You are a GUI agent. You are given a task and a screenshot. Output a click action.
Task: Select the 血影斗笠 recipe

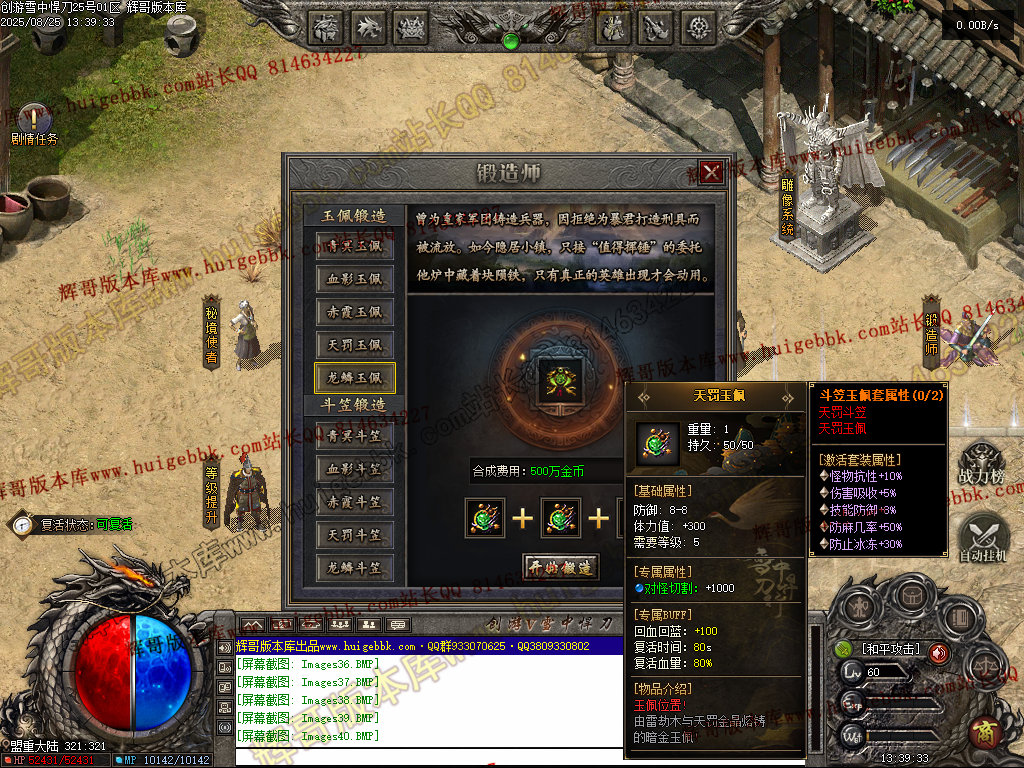pyautogui.click(x=355, y=468)
